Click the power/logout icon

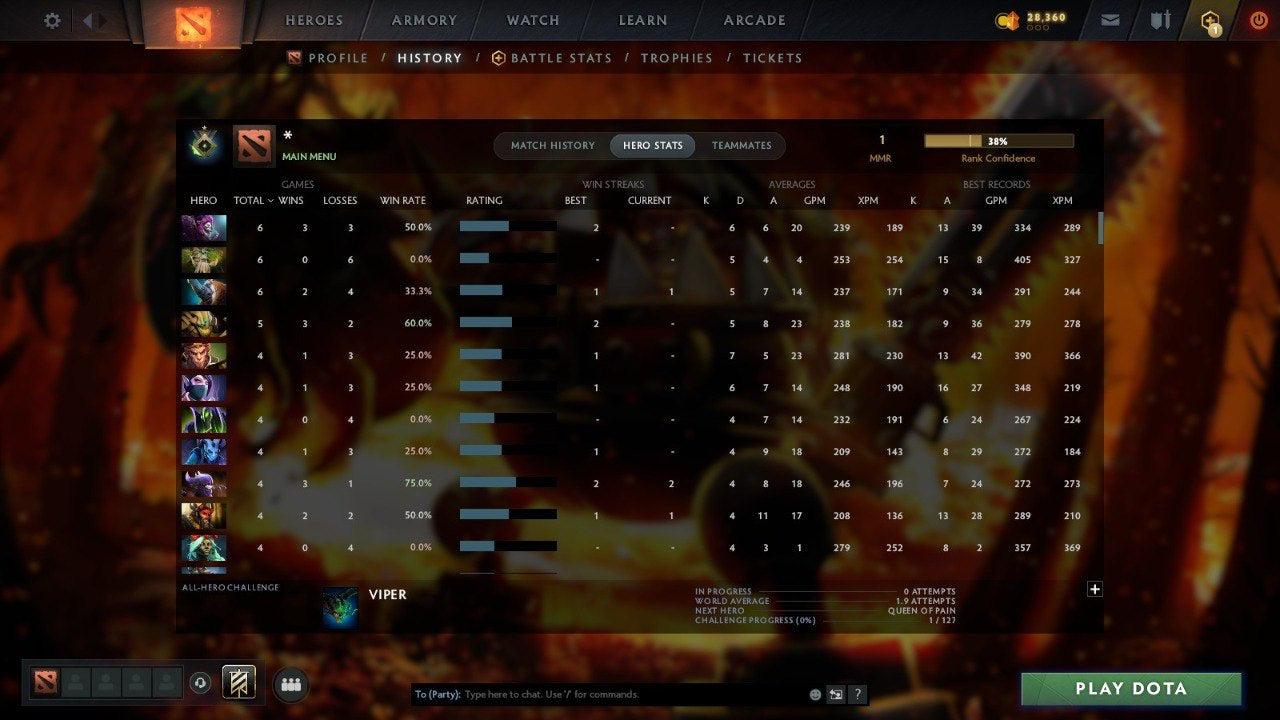point(1259,19)
